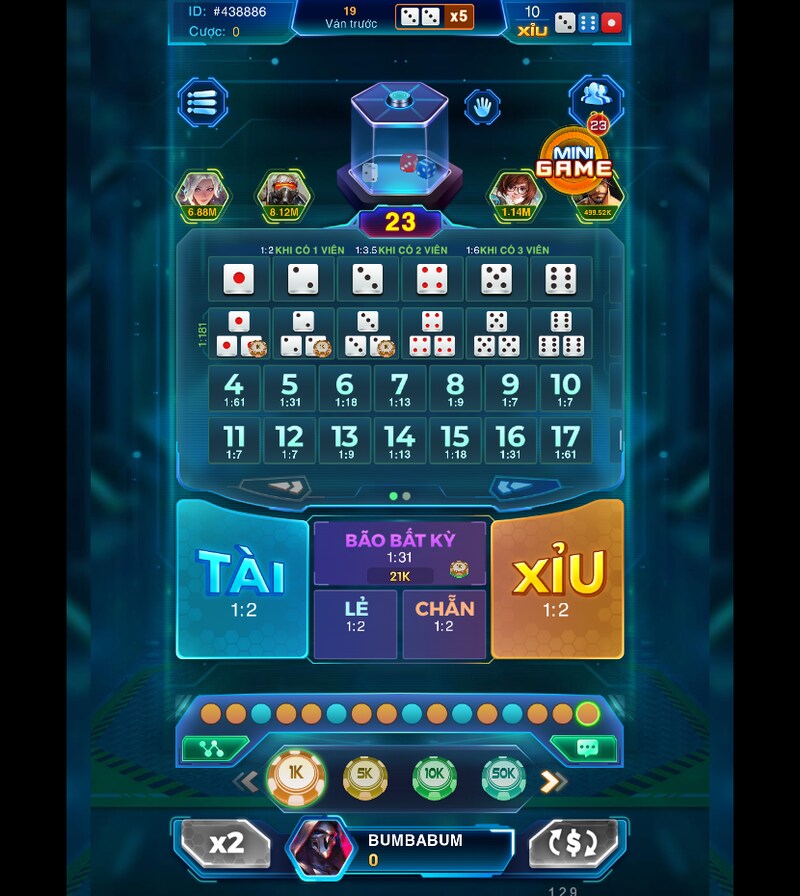Image resolution: width=800 pixels, height=896 pixels.
Task: Show the players list icon
Action: [x=597, y=96]
